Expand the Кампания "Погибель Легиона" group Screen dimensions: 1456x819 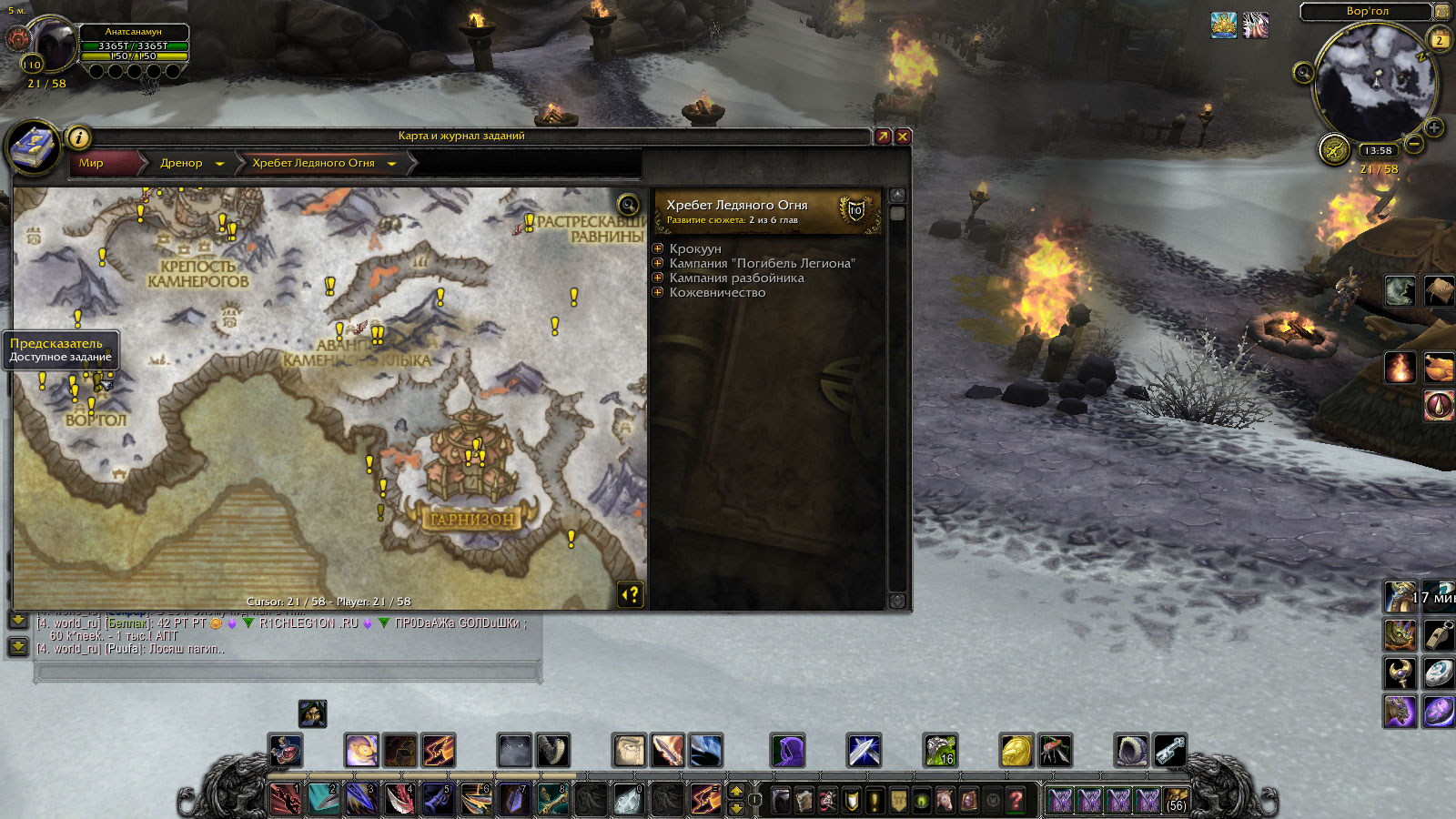click(x=658, y=263)
